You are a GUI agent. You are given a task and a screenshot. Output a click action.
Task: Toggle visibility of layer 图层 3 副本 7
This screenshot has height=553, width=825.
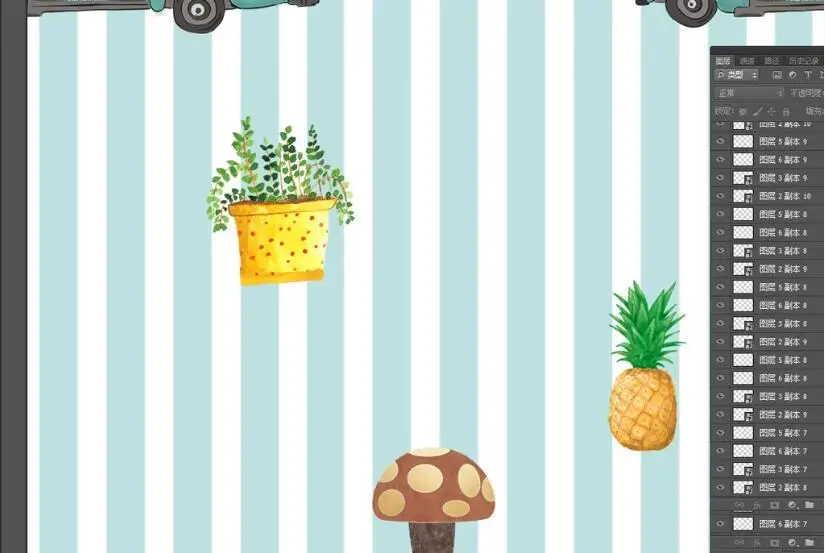[720, 469]
